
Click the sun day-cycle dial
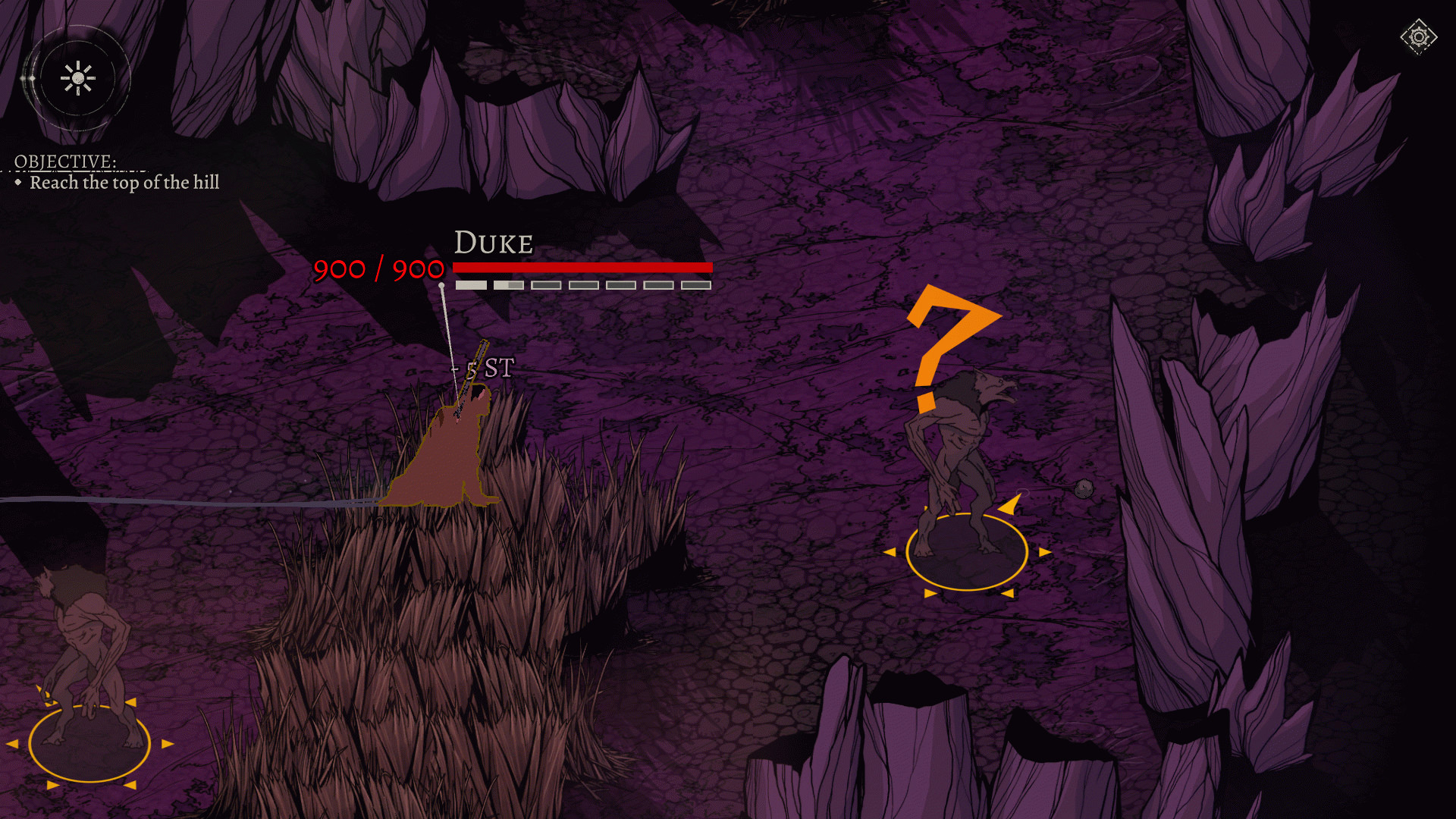pyautogui.click(x=77, y=78)
